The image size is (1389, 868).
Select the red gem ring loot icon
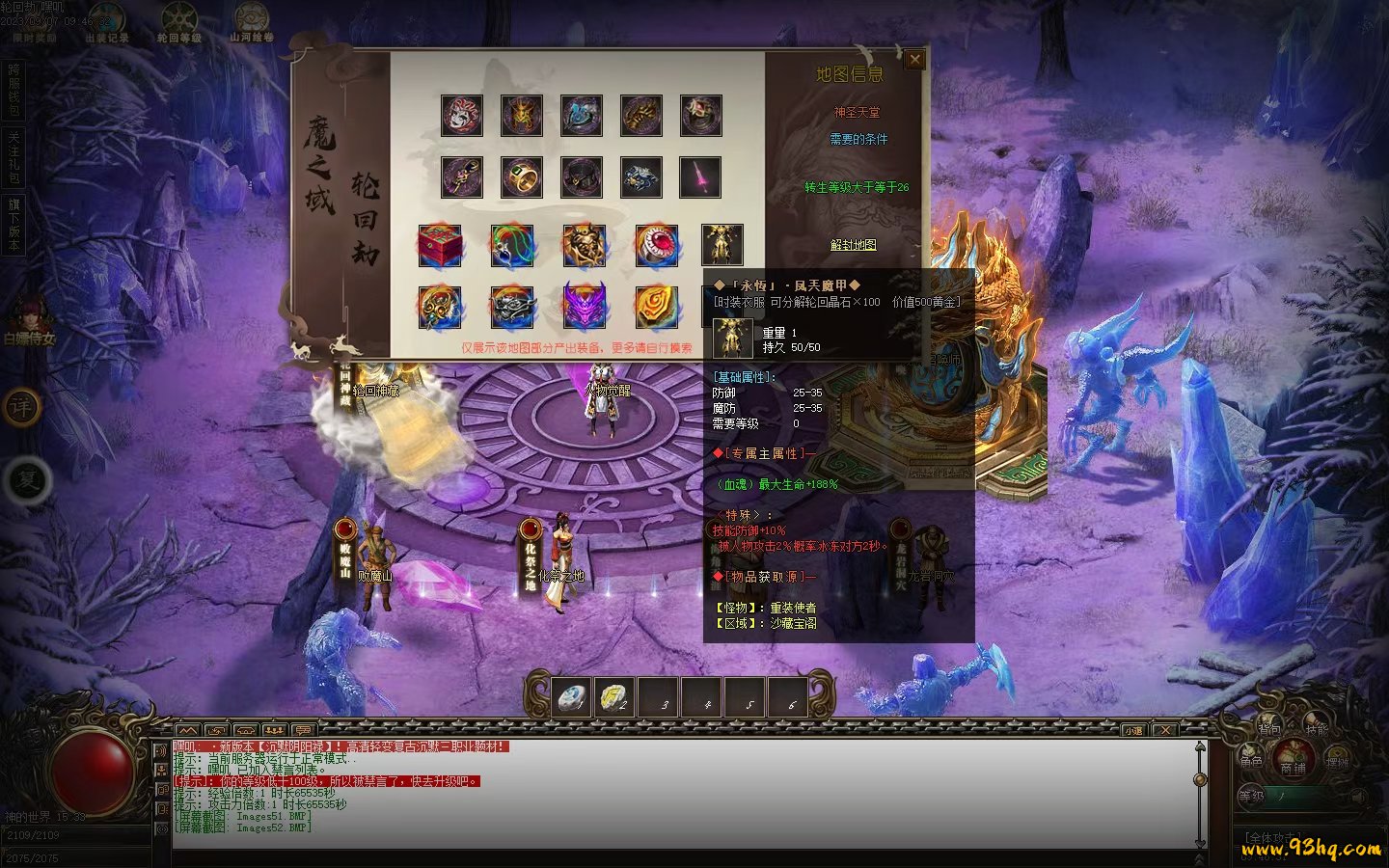[657, 246]
